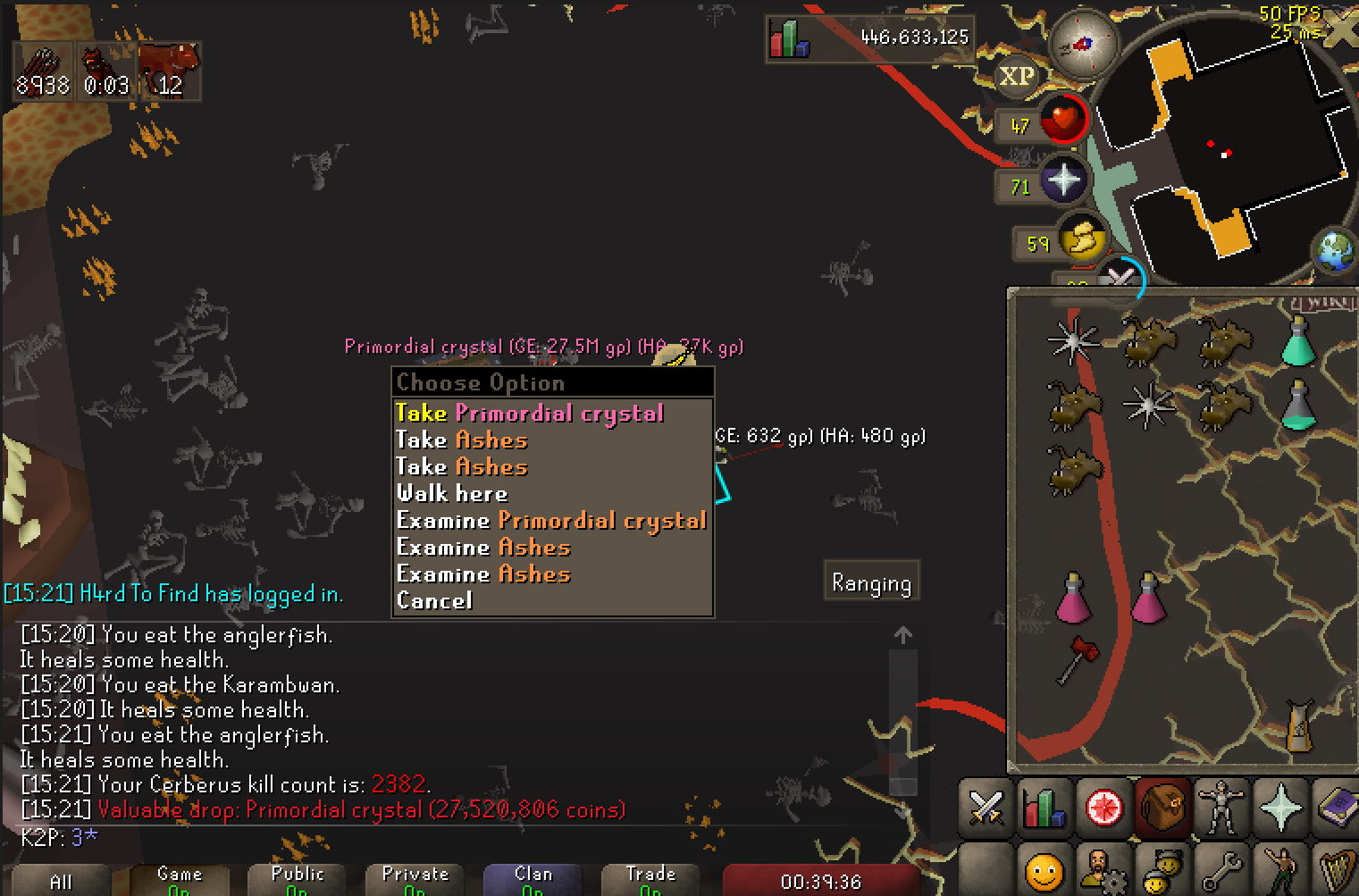The image size is (1359, 896).
Task: Select Take Primordial crystal from context menu
Action: click(528, 413)
